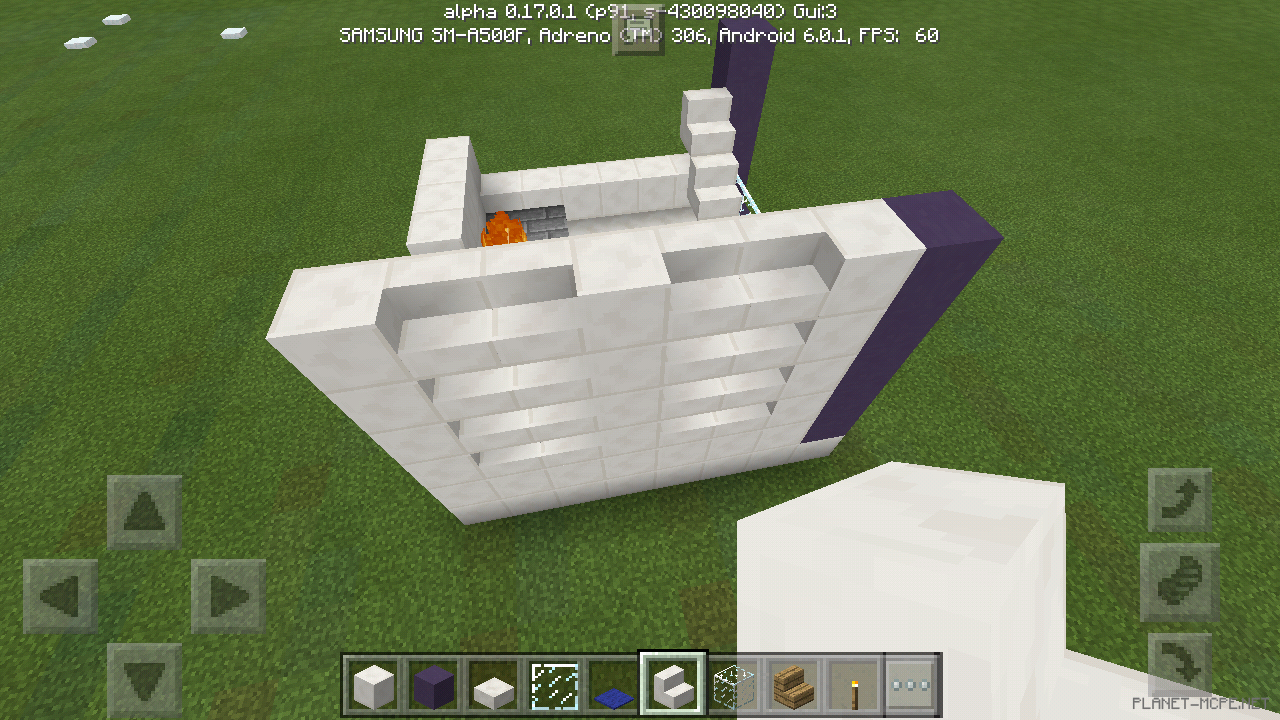Choose the glass block slot
This screenshot has height=720, width=1280.
point(732,687)
